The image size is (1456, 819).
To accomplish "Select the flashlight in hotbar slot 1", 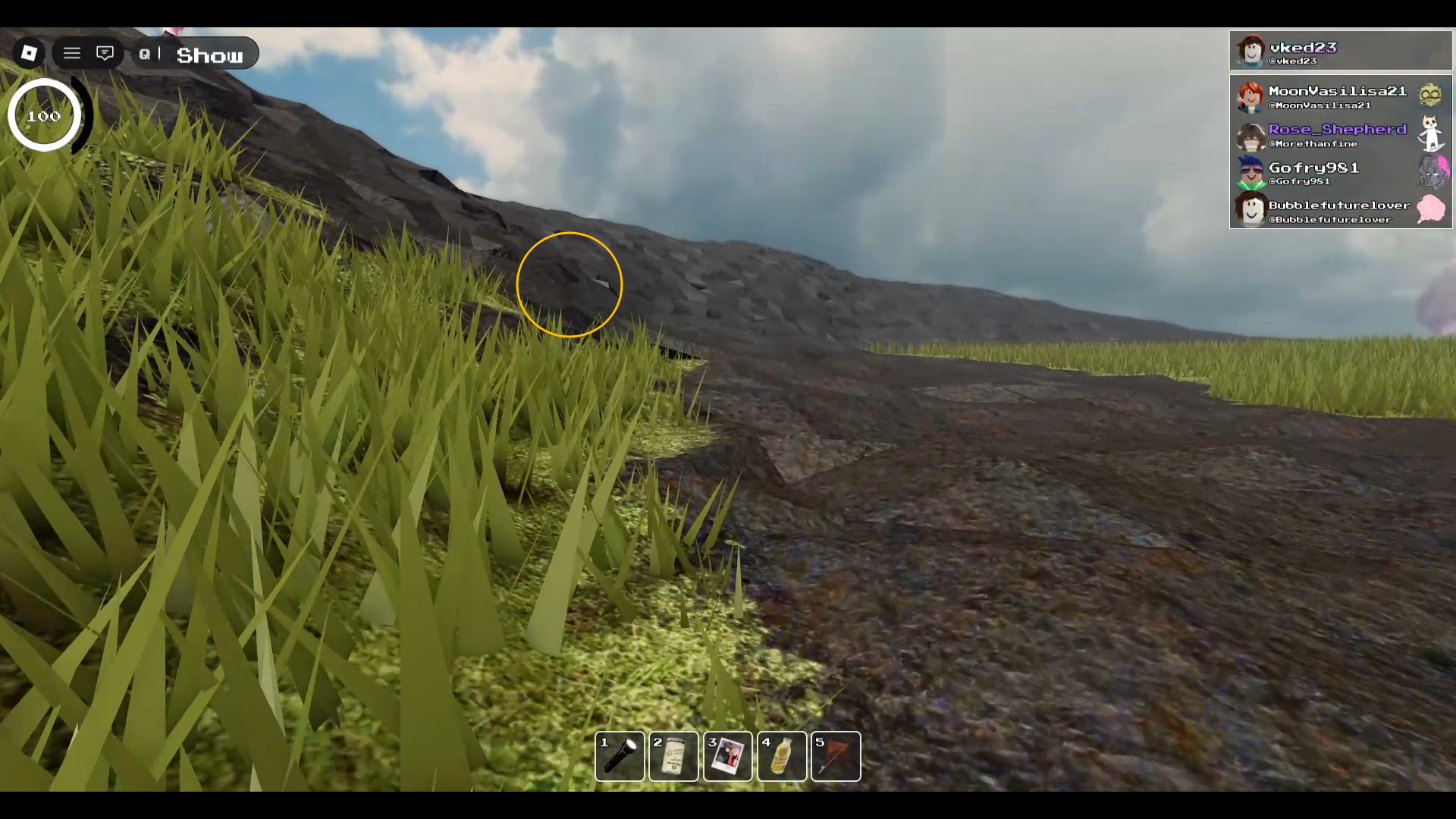I will point(620,756).
